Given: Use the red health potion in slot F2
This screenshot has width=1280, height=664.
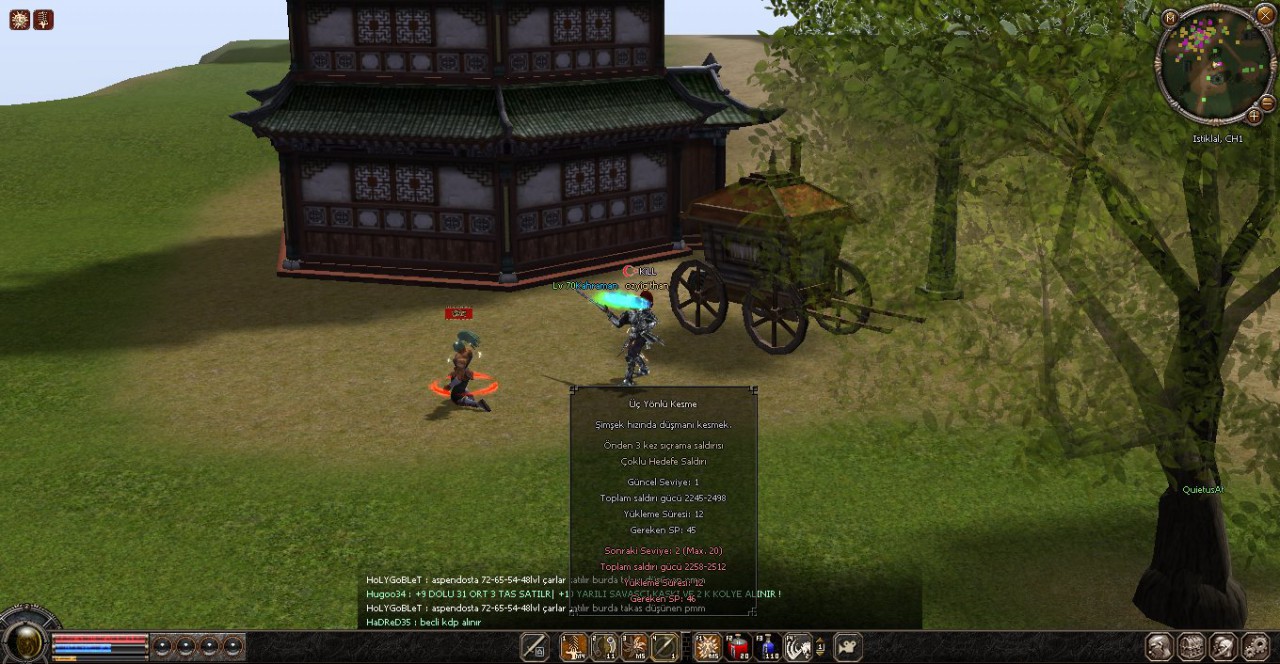Looking at the screenshot, I should tap(738, 647).
